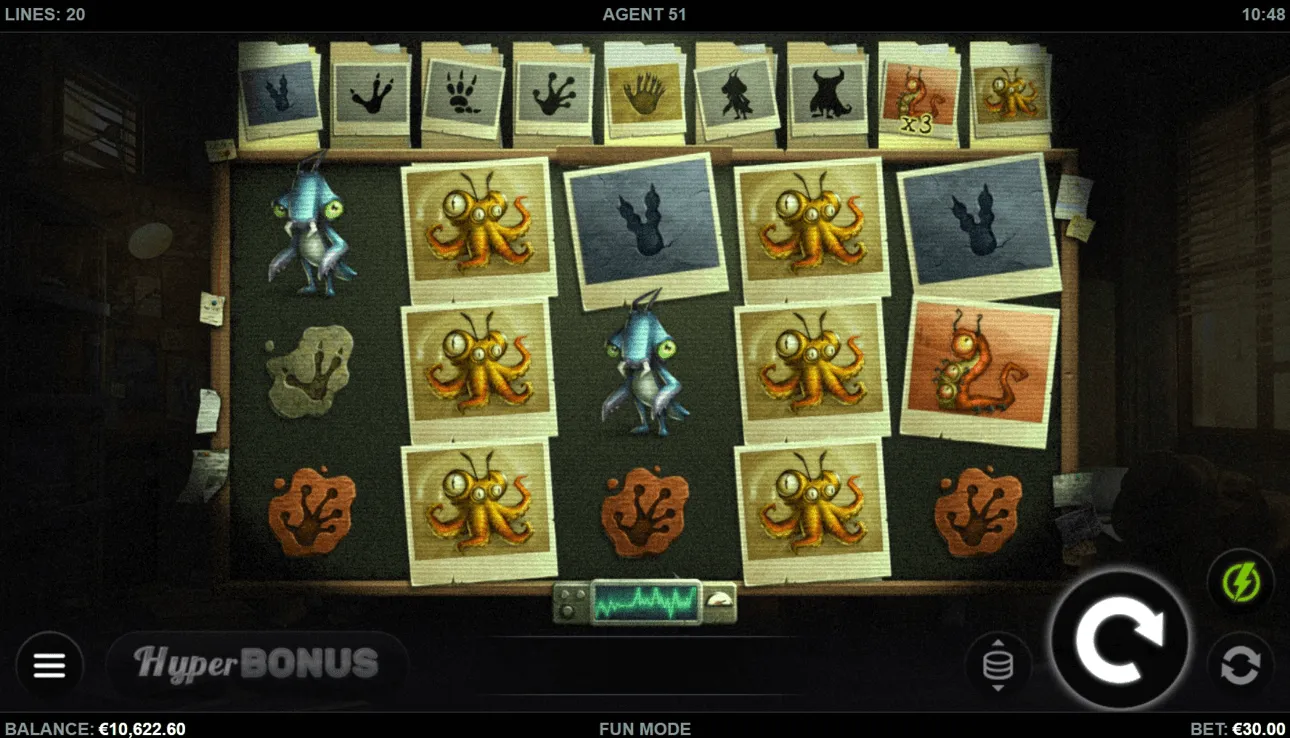1290x738 pixels.
Task: Select the golden octopus polaroid in paytable row
Action: 1010,93
